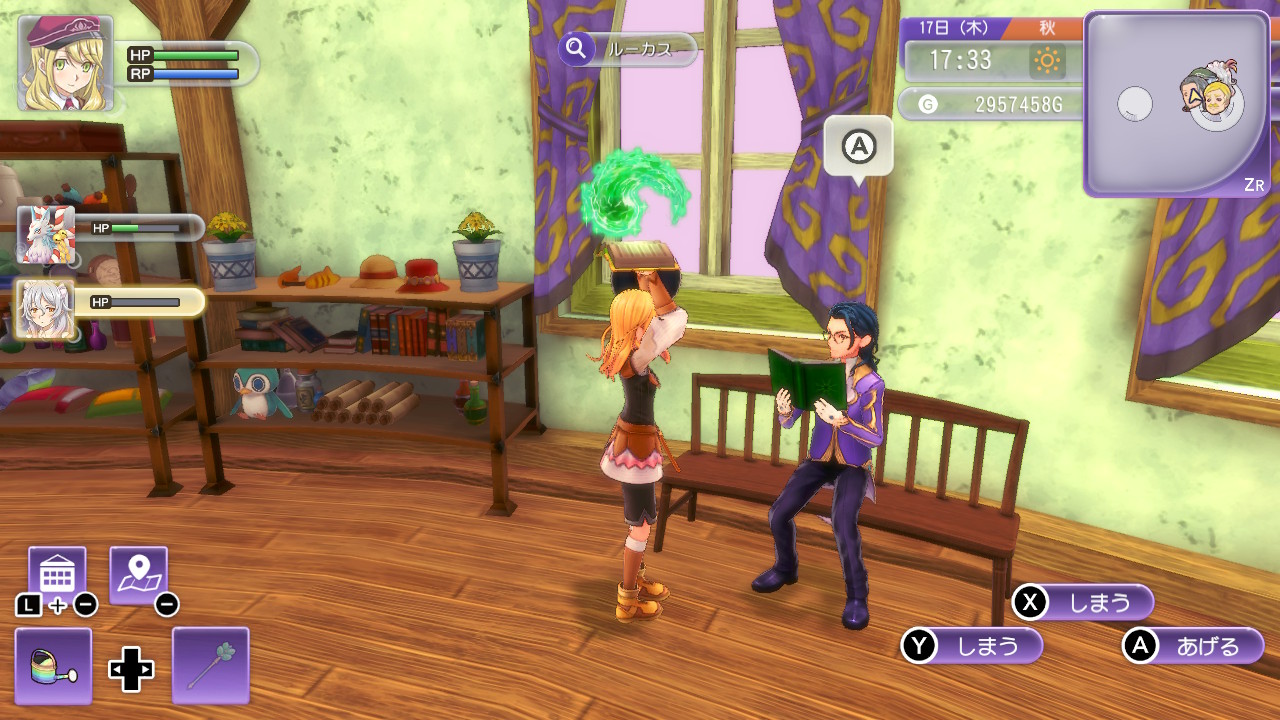Screen dimensions: 1280x720
Task: Click the ルーカス target name label
Action: pyautogui.click(x=629, y=49)
